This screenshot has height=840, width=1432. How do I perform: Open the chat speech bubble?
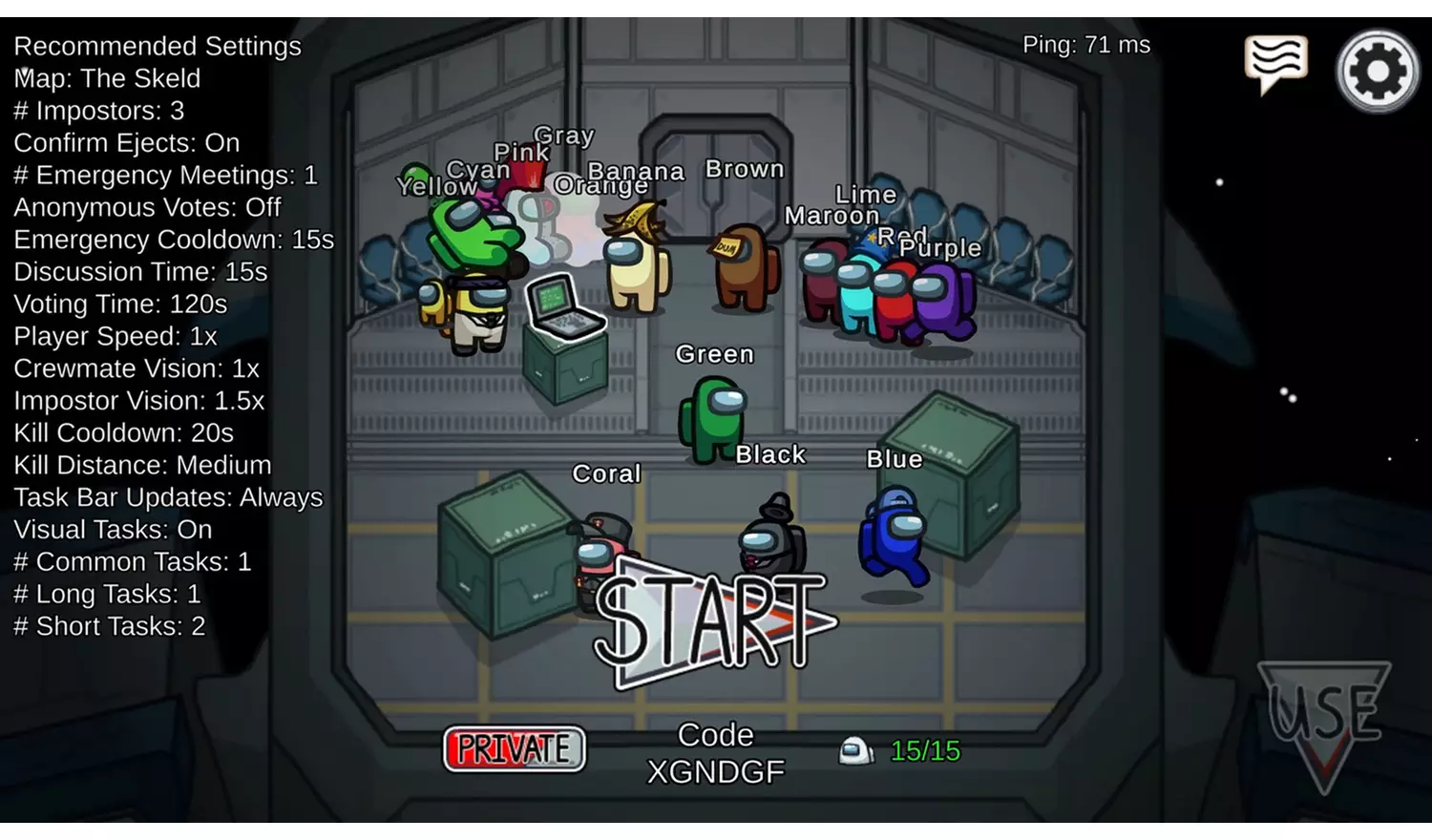coord(1275,63)
